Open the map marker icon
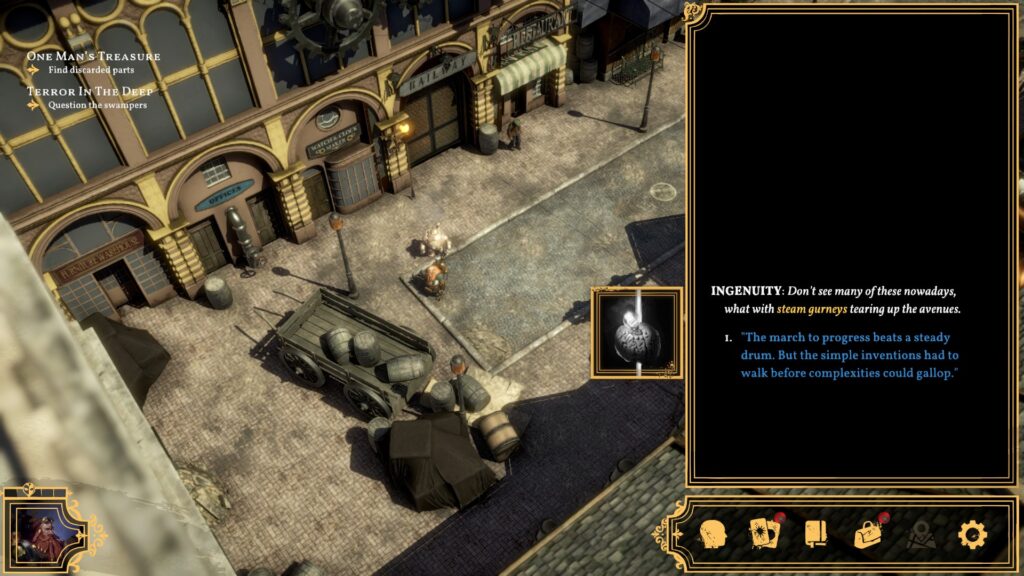 [920, 535]
